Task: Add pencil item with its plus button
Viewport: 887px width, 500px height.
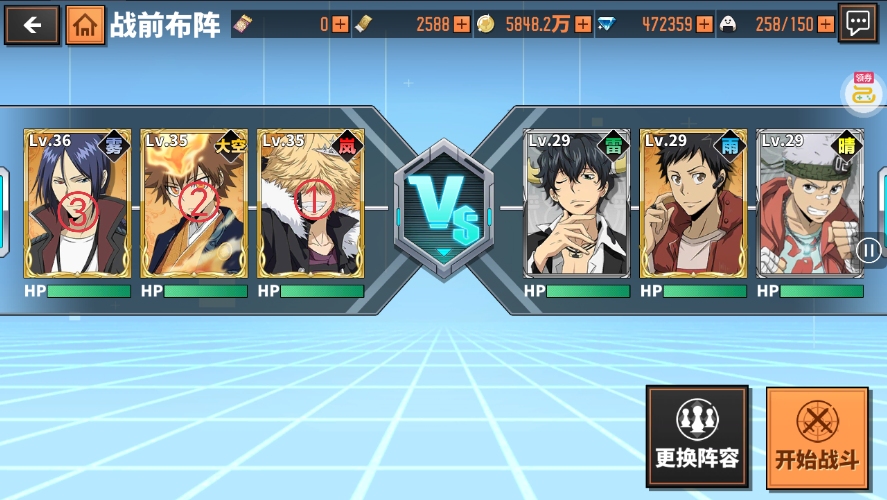Action: [x=461, y=24]
